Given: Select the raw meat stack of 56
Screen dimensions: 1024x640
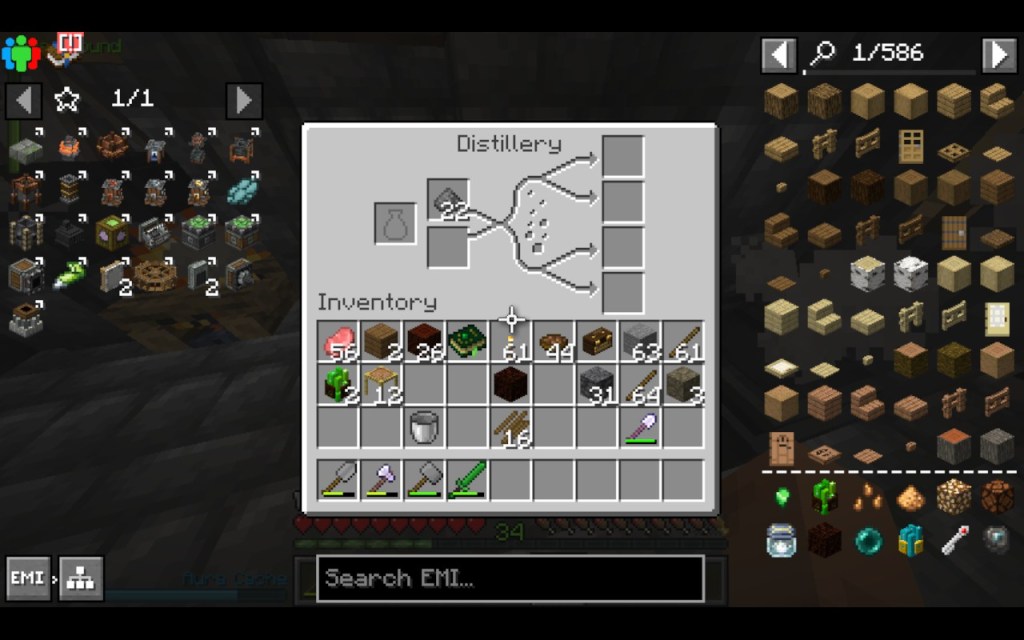Looking at the screenshot, I should coord(339,342).
